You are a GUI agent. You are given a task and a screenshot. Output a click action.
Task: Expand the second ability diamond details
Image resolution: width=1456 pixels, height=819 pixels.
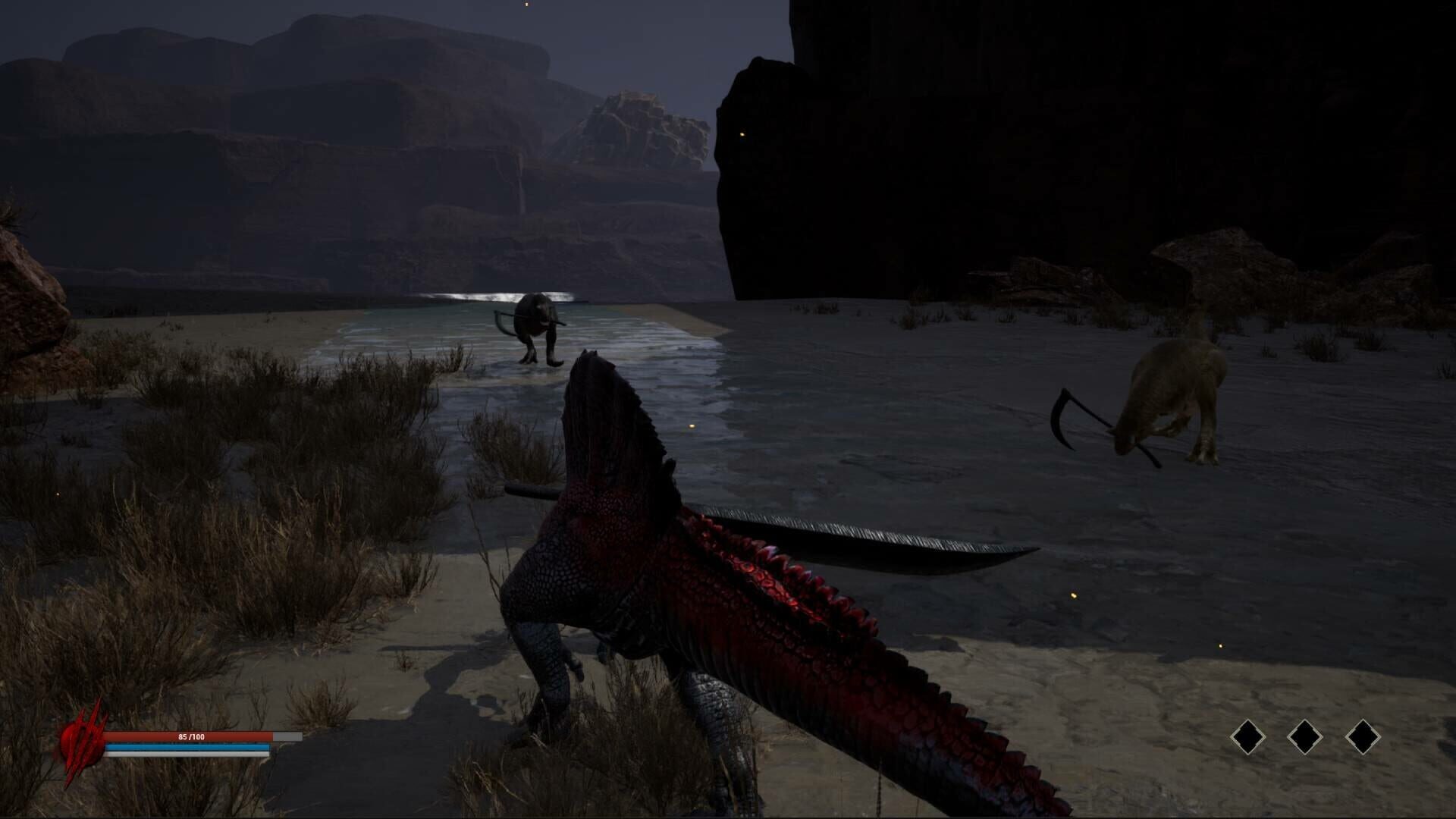[x=1306, y=736]
